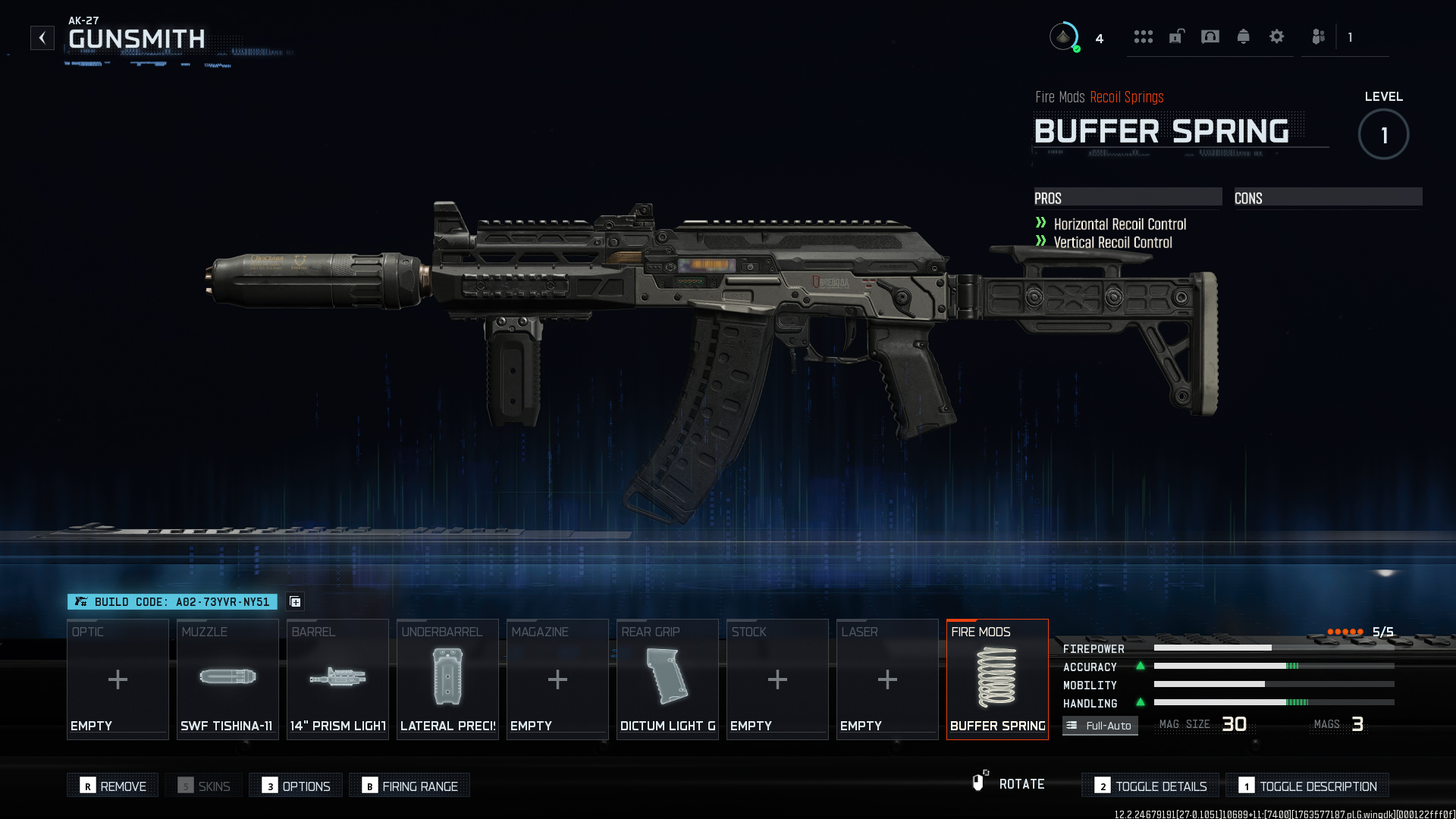Open settings with the gear icon
Image resolution: width=1456 pixels, height=819 pixels.
pyautogui.click(x=1277, y=36)
